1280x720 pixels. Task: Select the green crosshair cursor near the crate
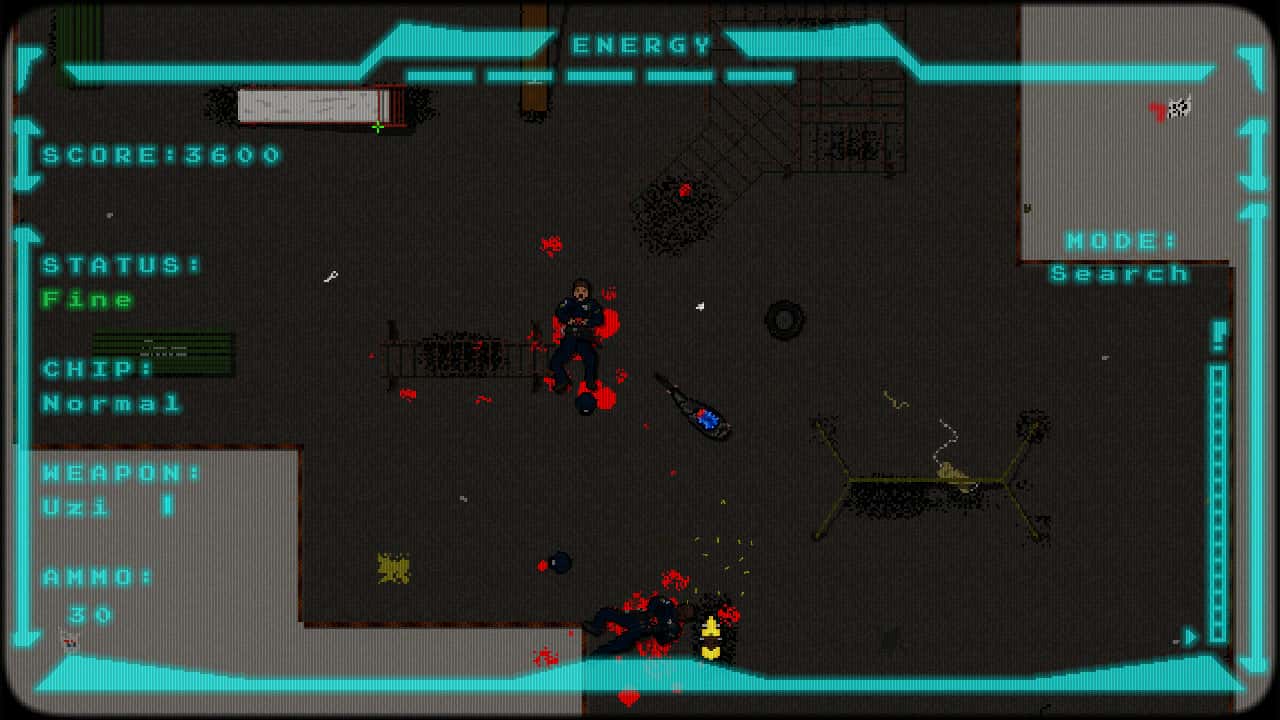[378, 127]
